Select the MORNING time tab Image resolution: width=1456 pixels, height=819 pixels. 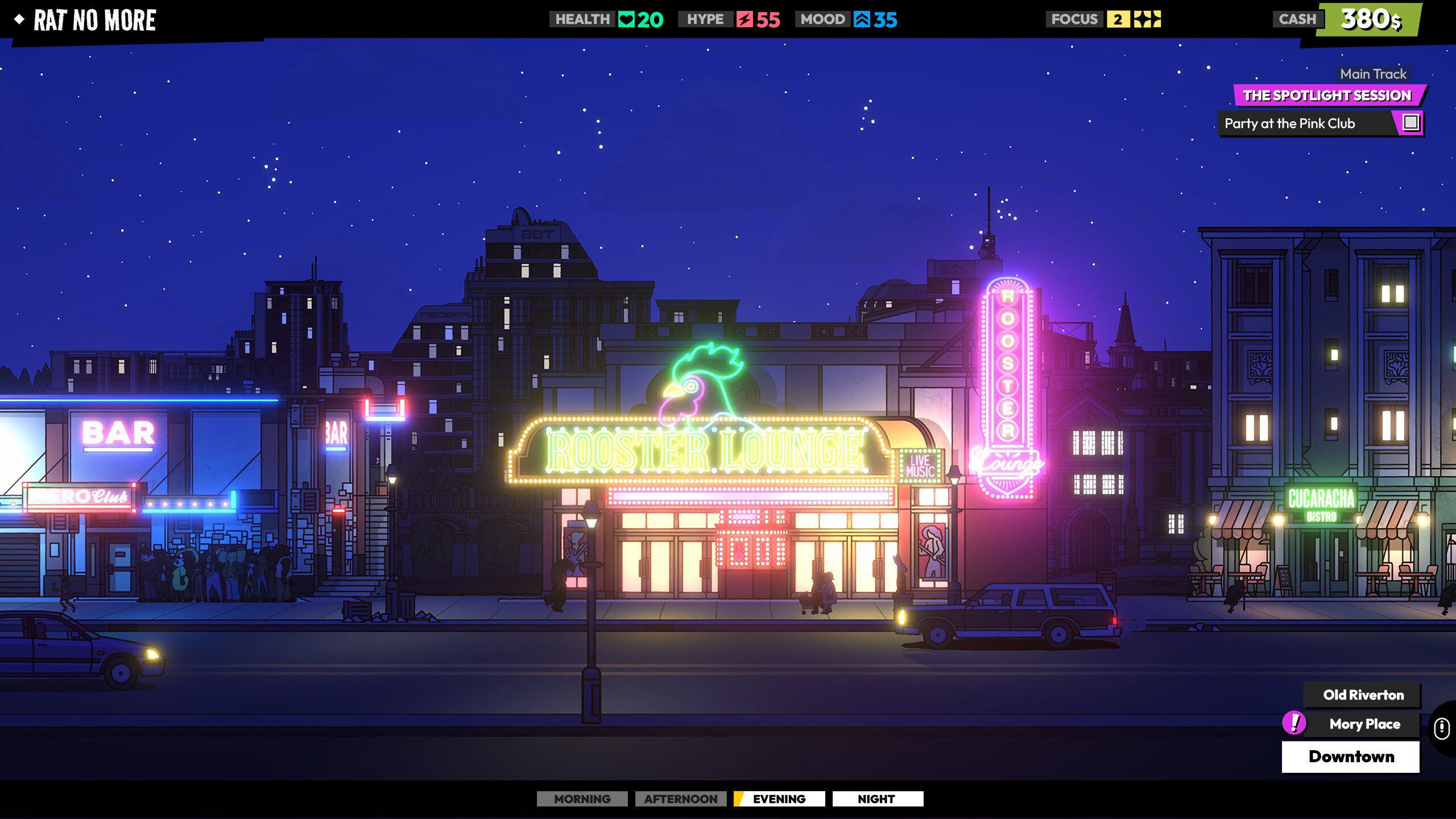582,799
